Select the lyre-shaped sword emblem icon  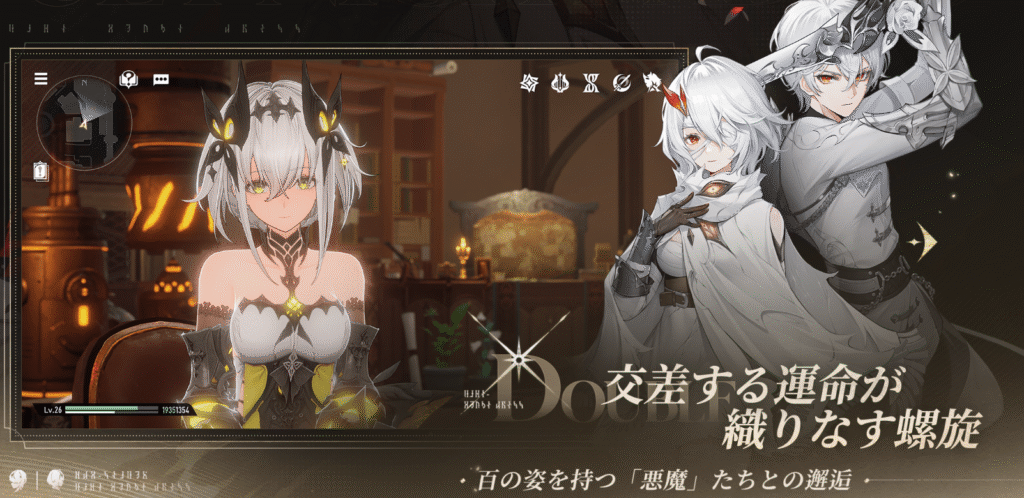coord(561,81)
